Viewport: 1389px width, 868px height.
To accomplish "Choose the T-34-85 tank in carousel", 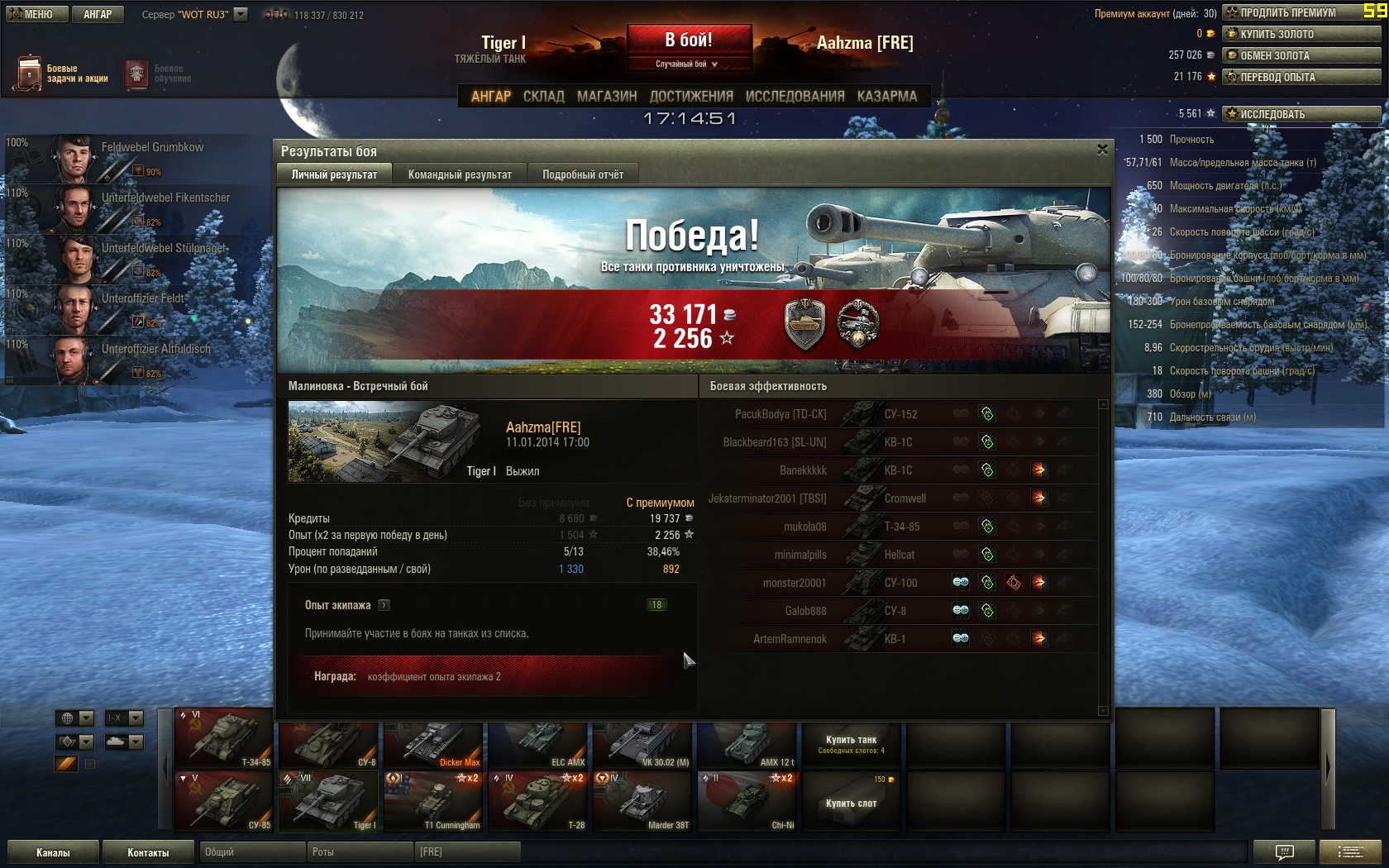I will click(224, 739).
